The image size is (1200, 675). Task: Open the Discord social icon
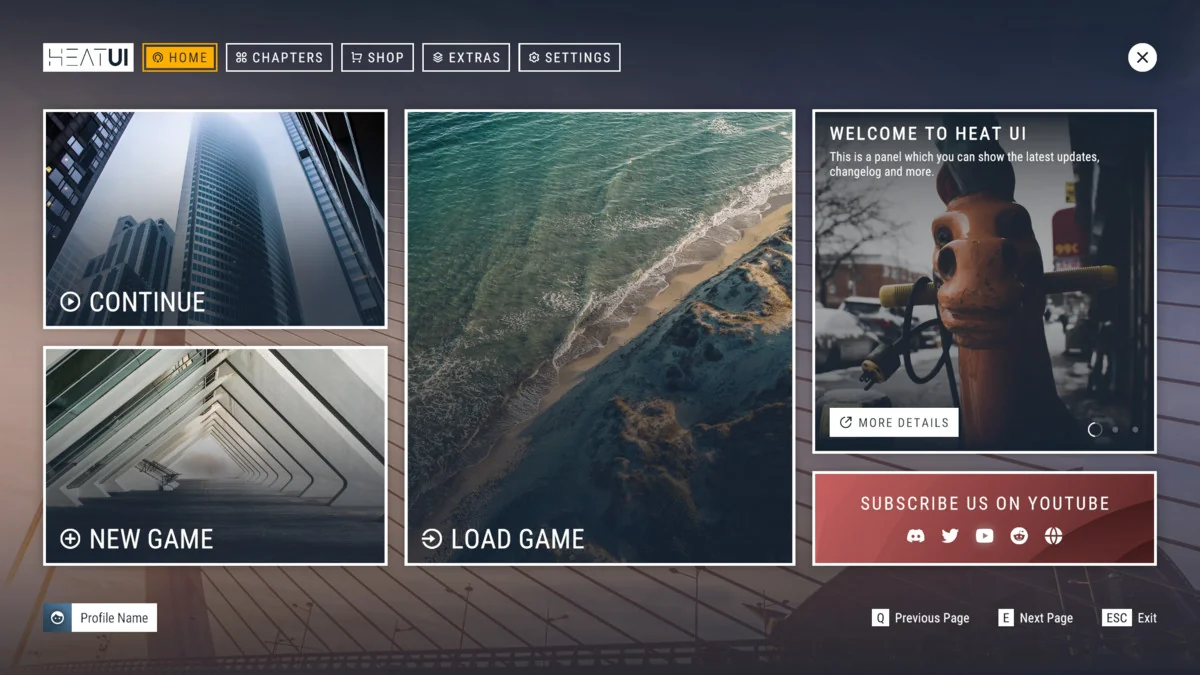click(x=915, y=536)
